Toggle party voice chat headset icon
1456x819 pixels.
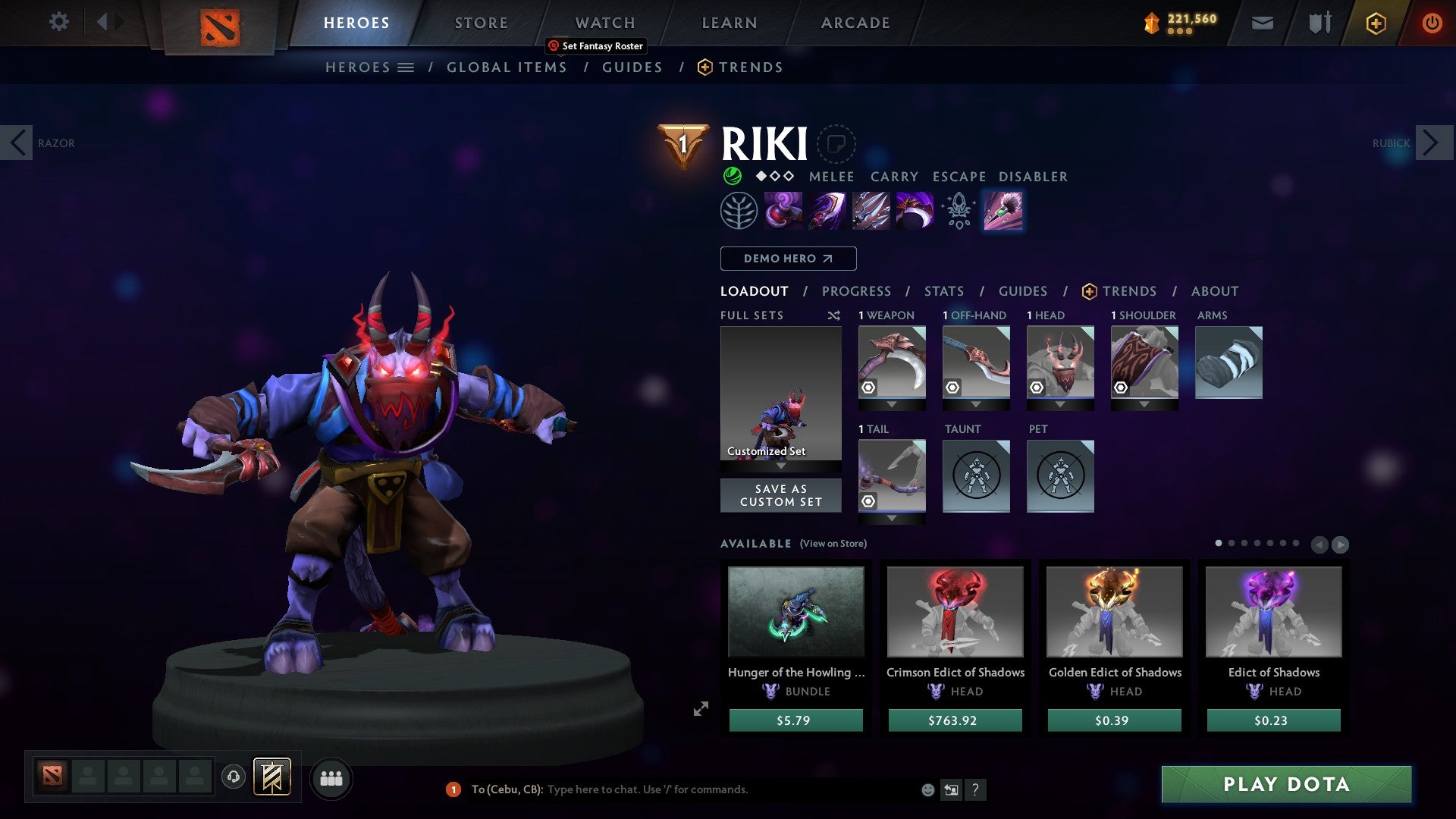pyautogui.click(x=232, y=777)
